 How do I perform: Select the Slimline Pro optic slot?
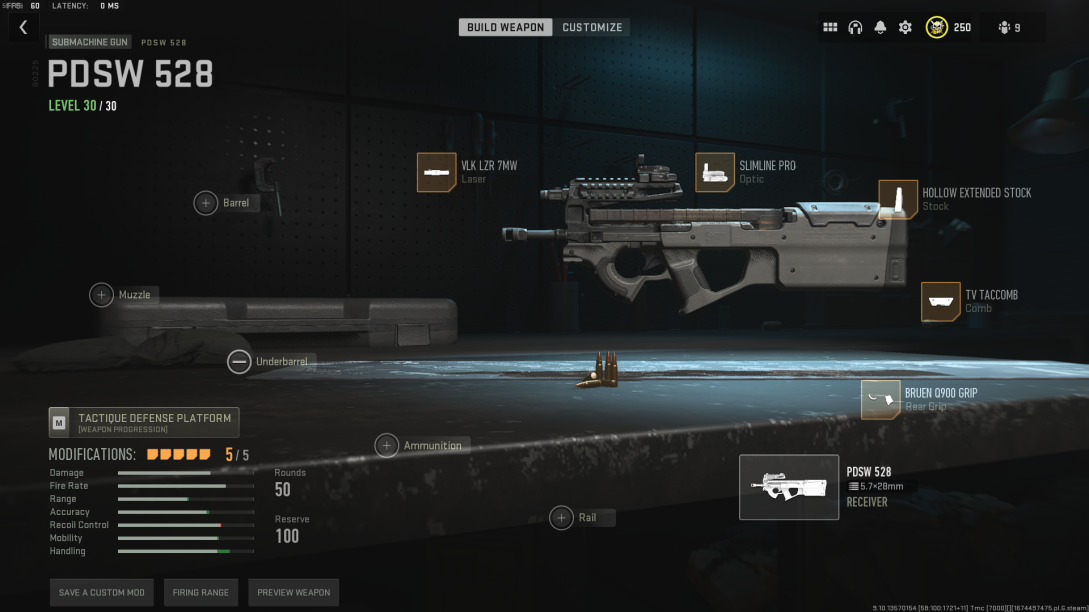pyautogui.click(x=715, y=172)
